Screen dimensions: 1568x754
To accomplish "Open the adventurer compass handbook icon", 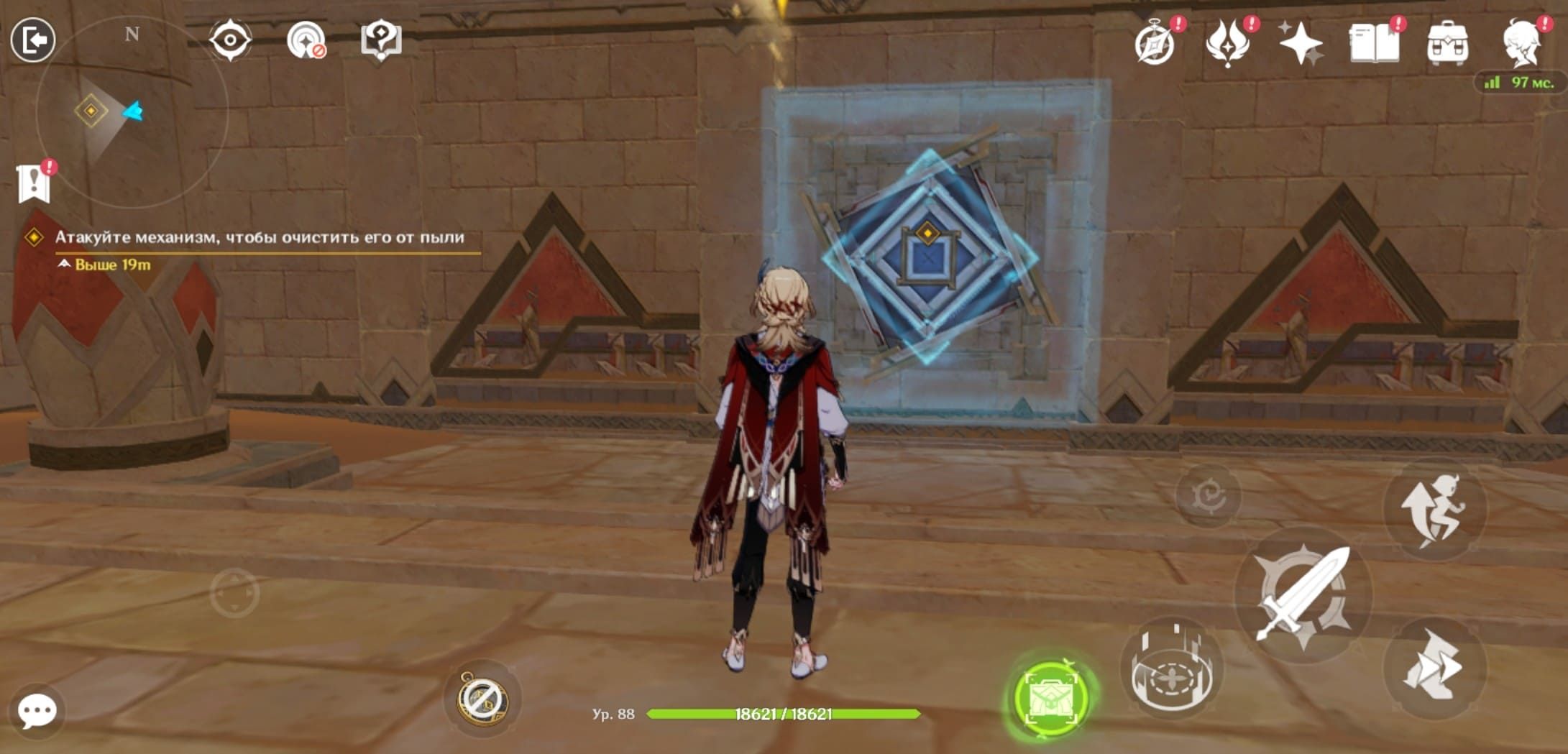I will 1155,43.
